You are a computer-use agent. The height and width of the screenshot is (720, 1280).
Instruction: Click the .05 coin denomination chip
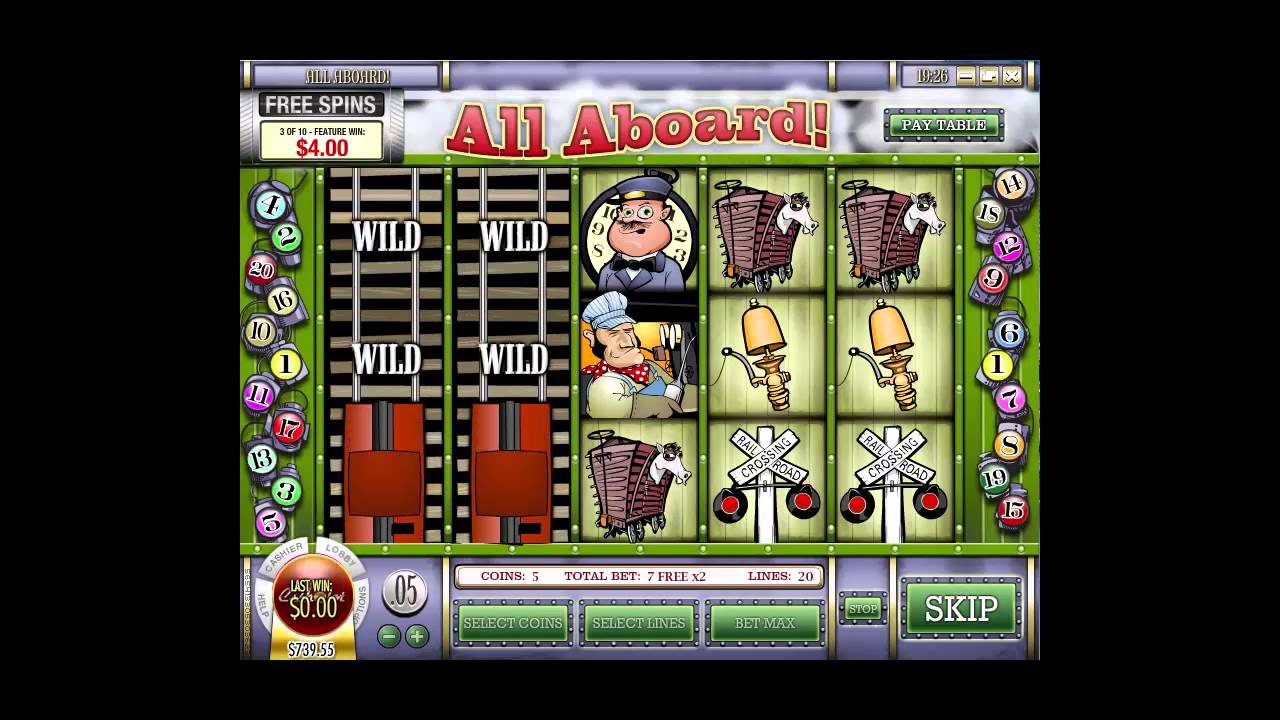tap(404, 592)
